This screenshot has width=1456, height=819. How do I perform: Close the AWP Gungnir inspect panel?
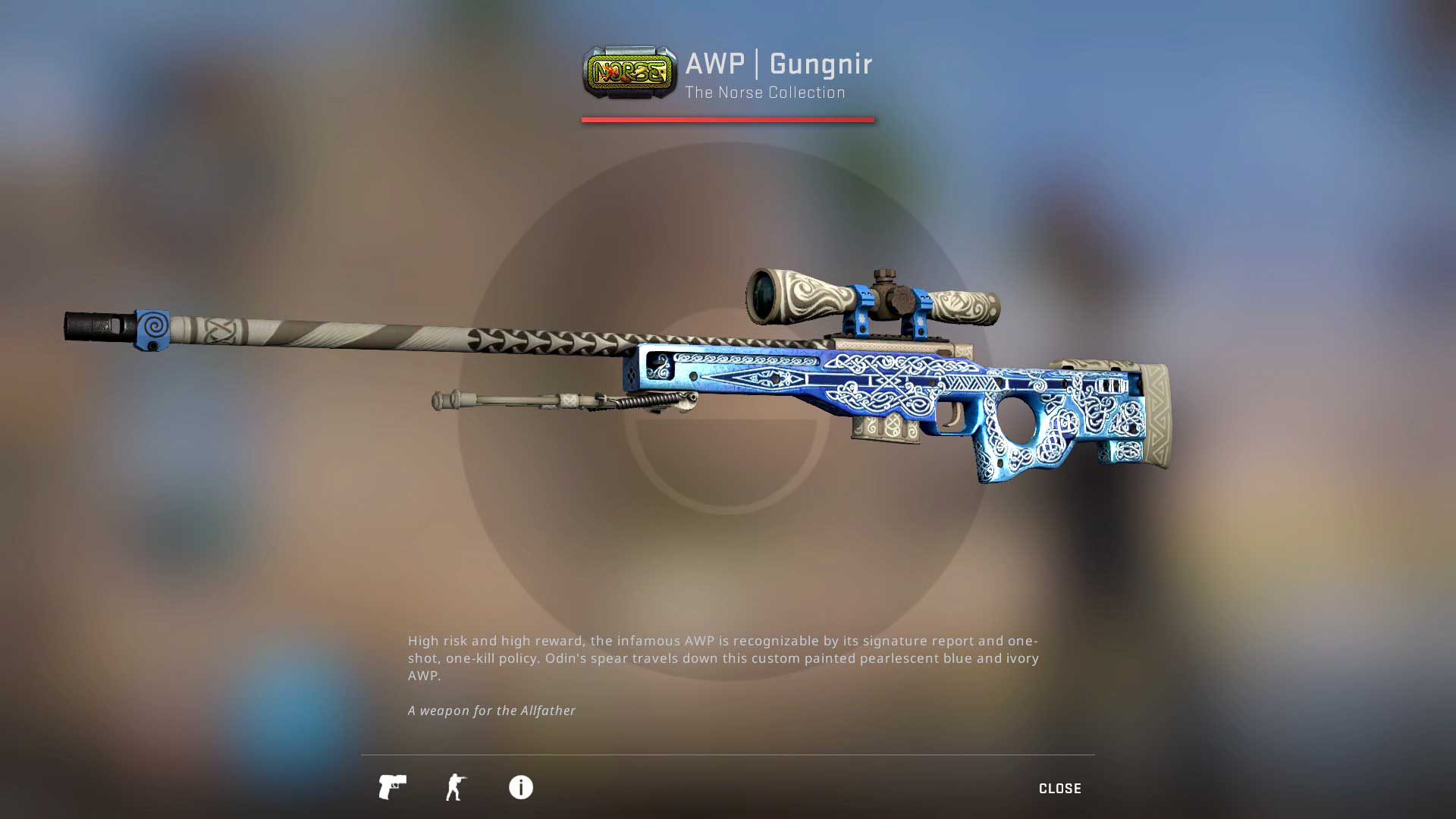(x=1059, y=789)
